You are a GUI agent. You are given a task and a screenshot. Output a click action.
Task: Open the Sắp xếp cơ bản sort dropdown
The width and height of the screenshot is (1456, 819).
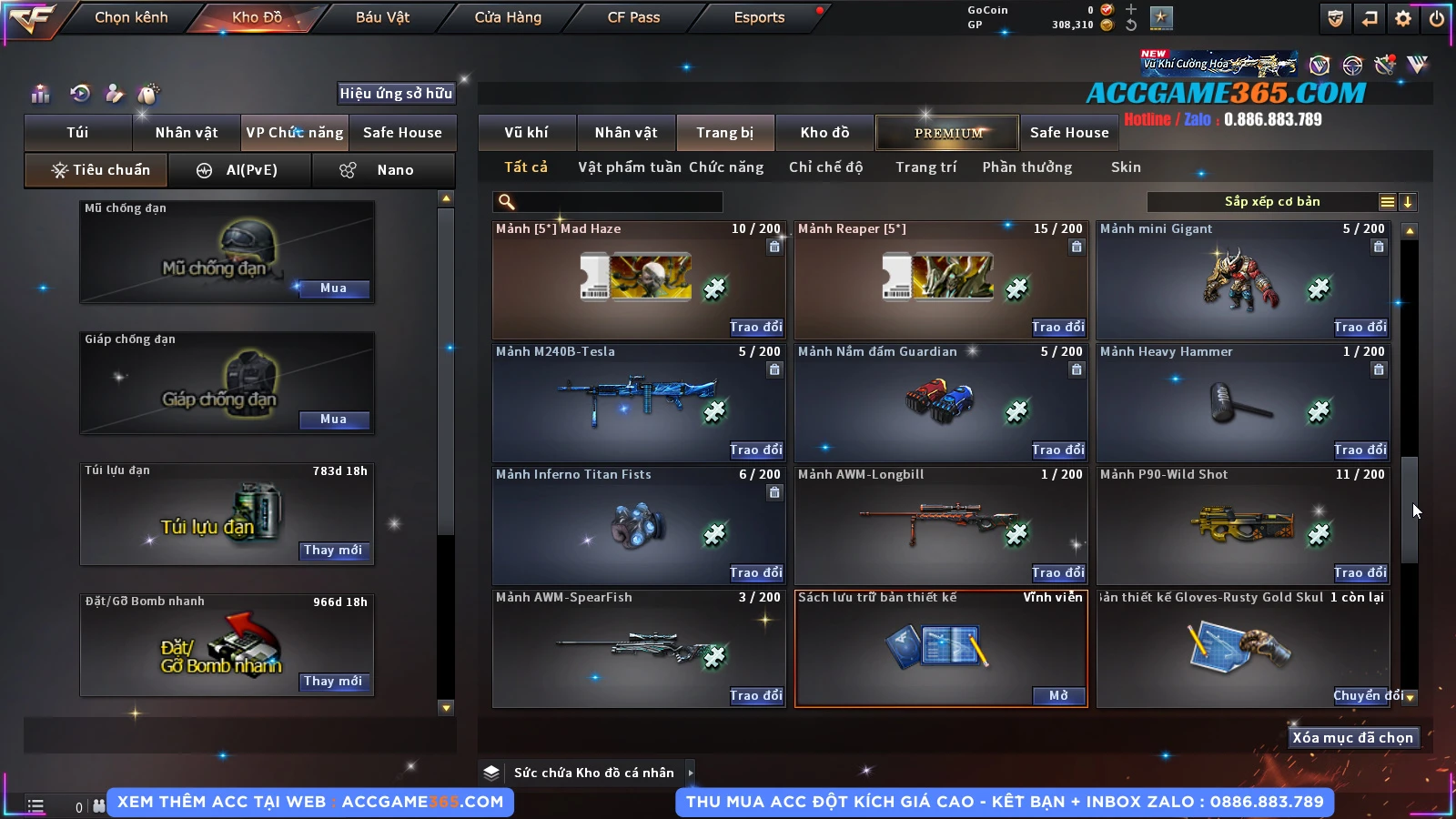[1271, 202]
